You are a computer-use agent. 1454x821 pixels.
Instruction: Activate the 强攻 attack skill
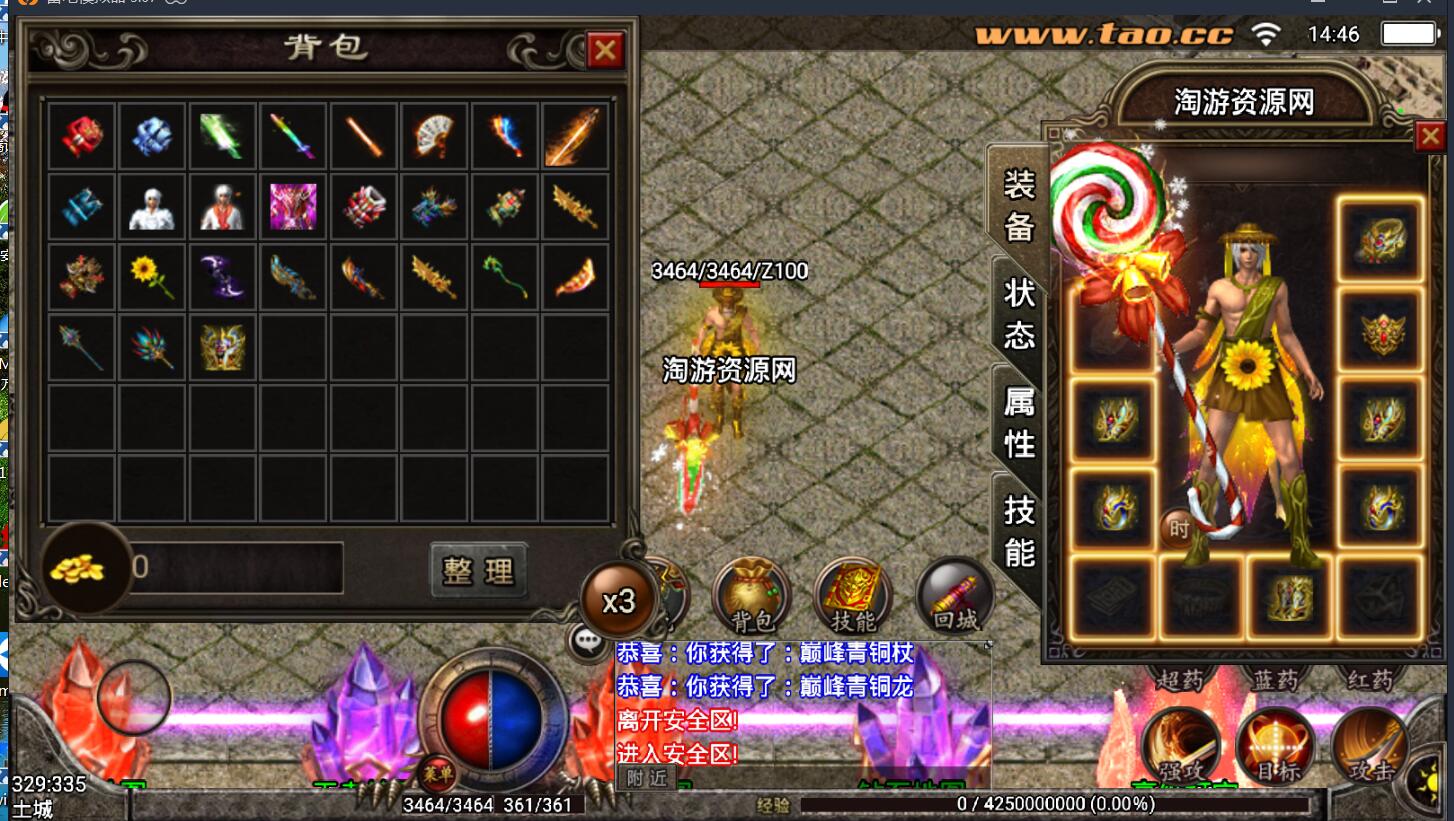[x=1181, y=746]
